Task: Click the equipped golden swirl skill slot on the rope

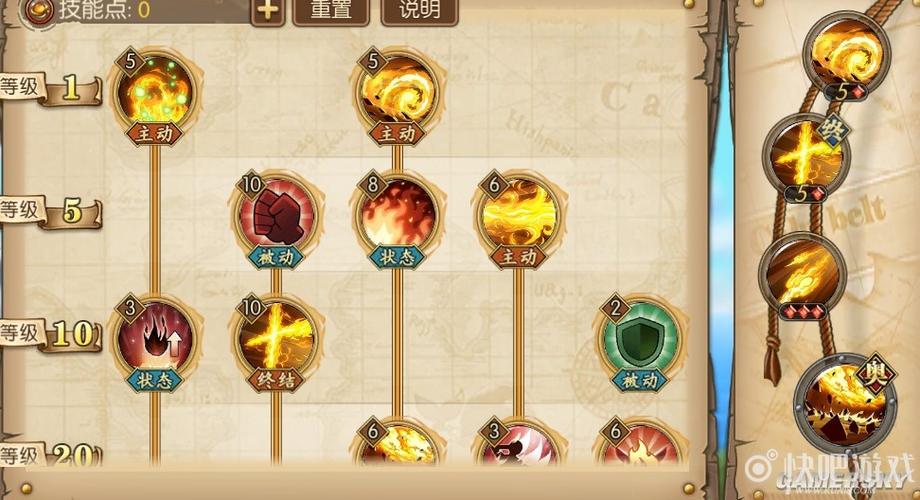Action: 850,52
